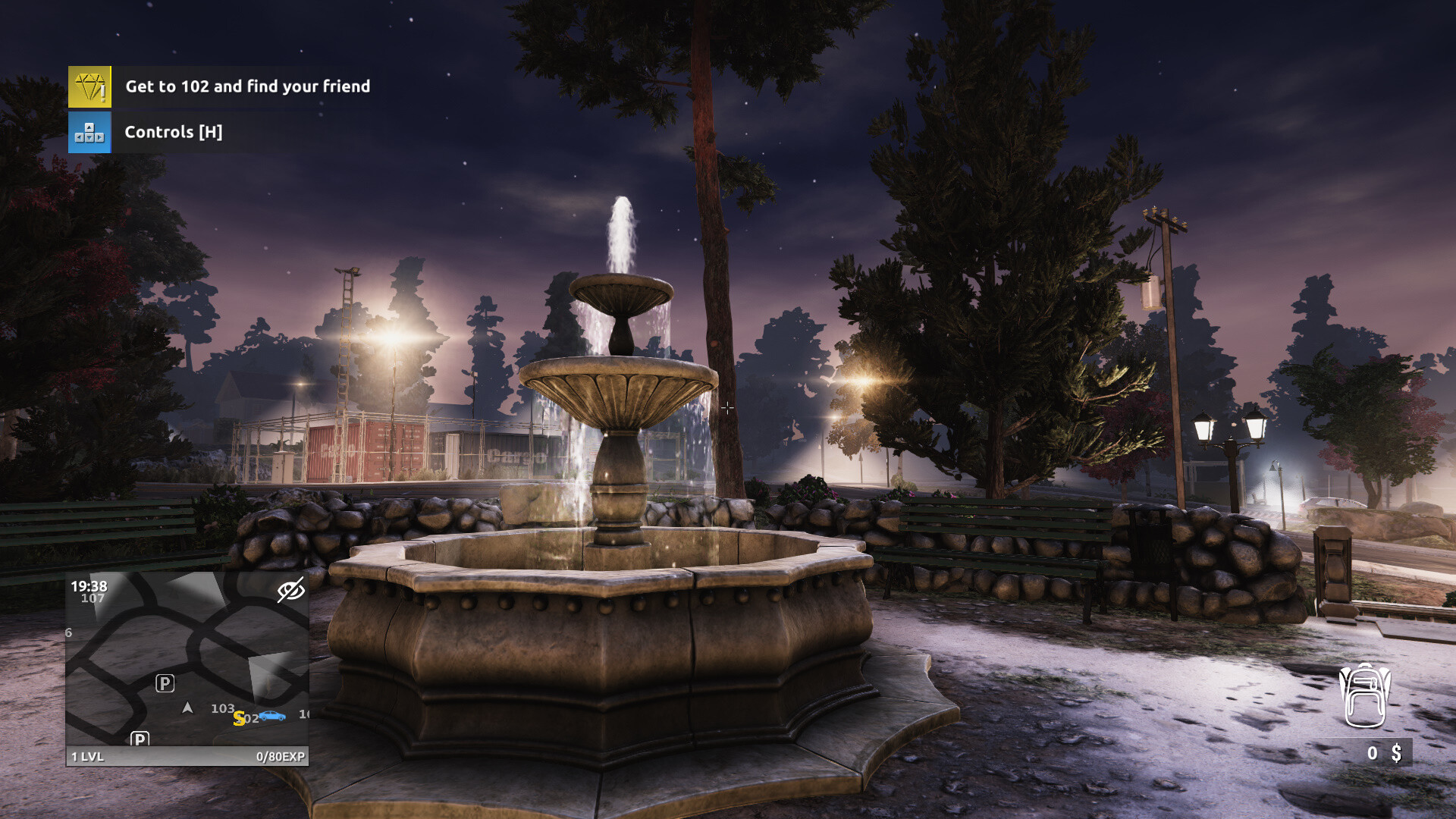Image resolution: width=1456 pixels, height=819 pixels.
Task: Click zone number 103 on the minimap
Action: point(222,708)
